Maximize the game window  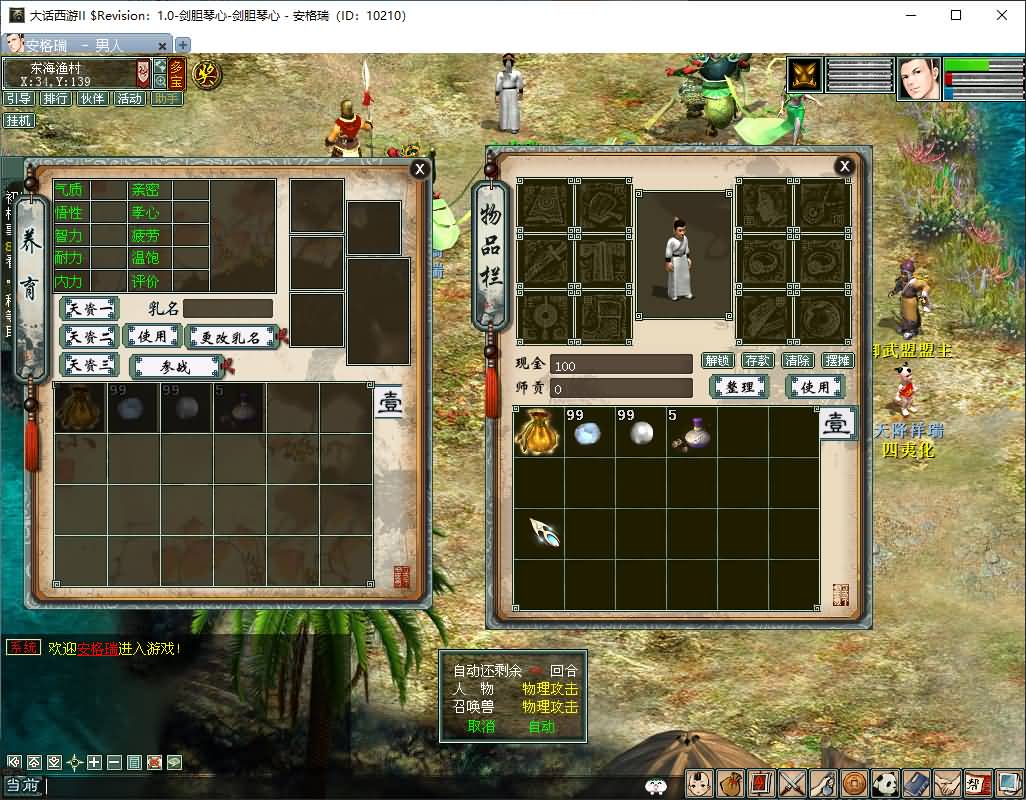tap(956, 15)
